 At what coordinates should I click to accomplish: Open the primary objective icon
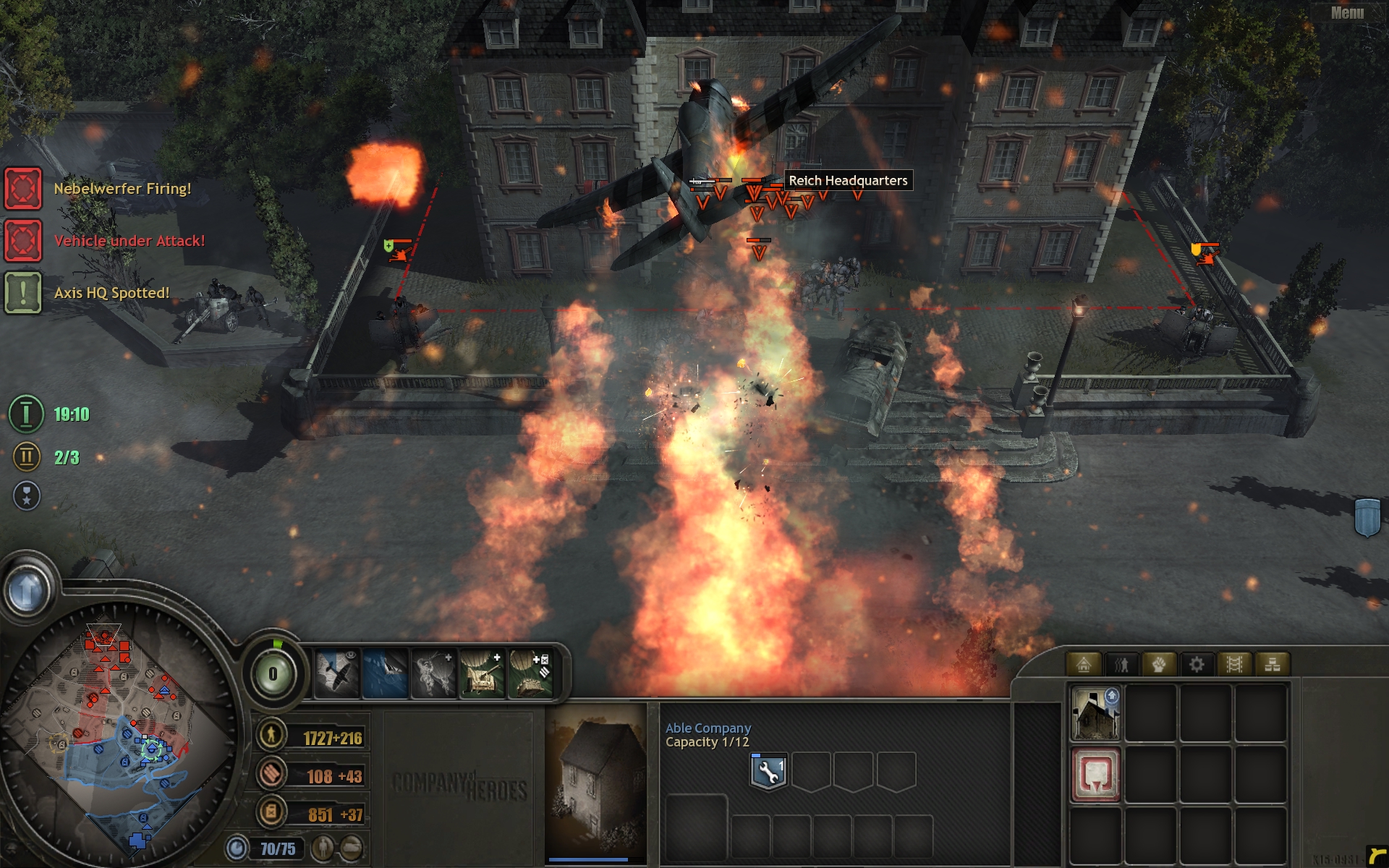[x=26, y=414]
